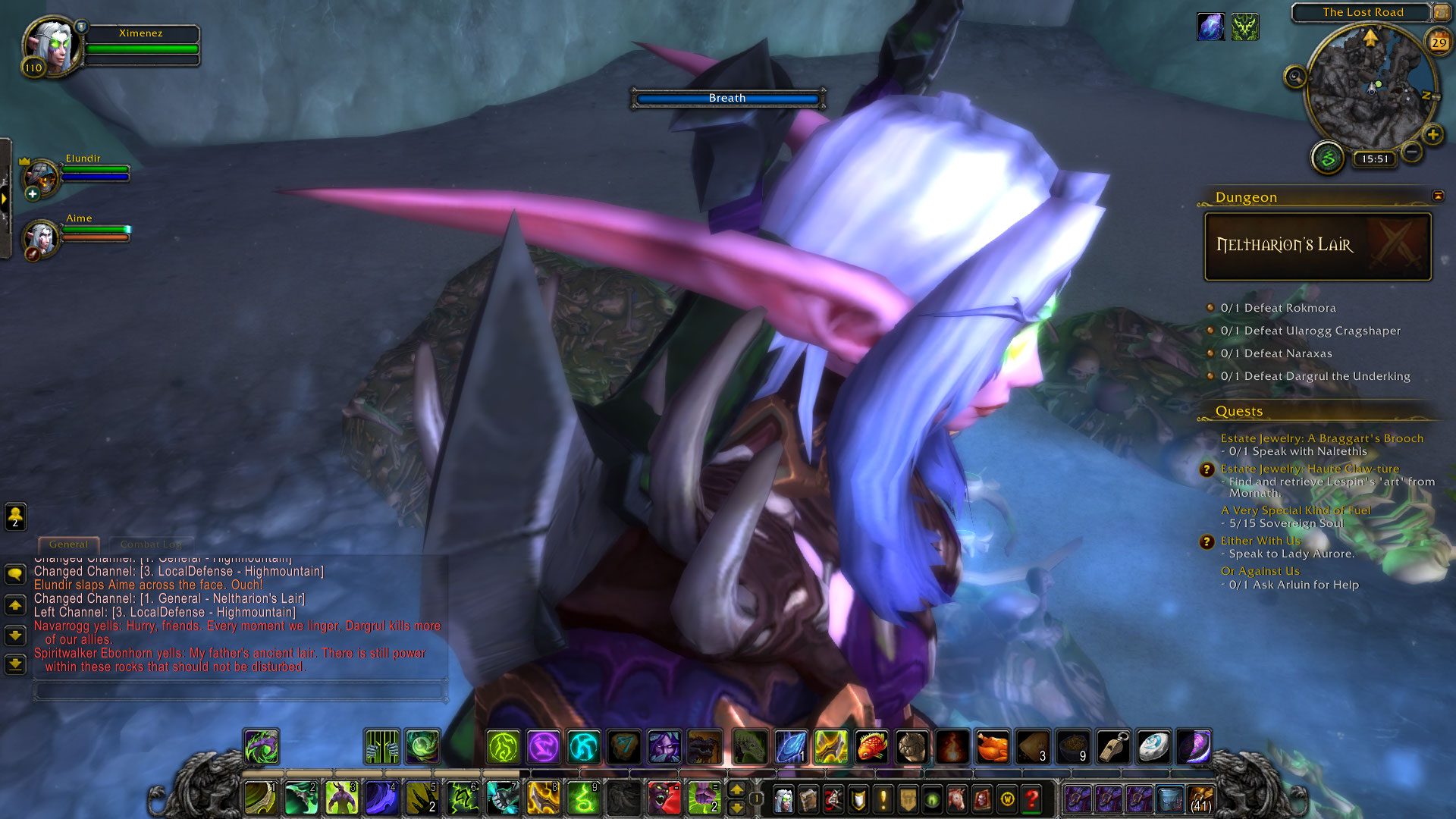Switch to the Combat Log chat tab
Screen dimensions: 1456x819
pyautogui.click(x=150, y=544)
